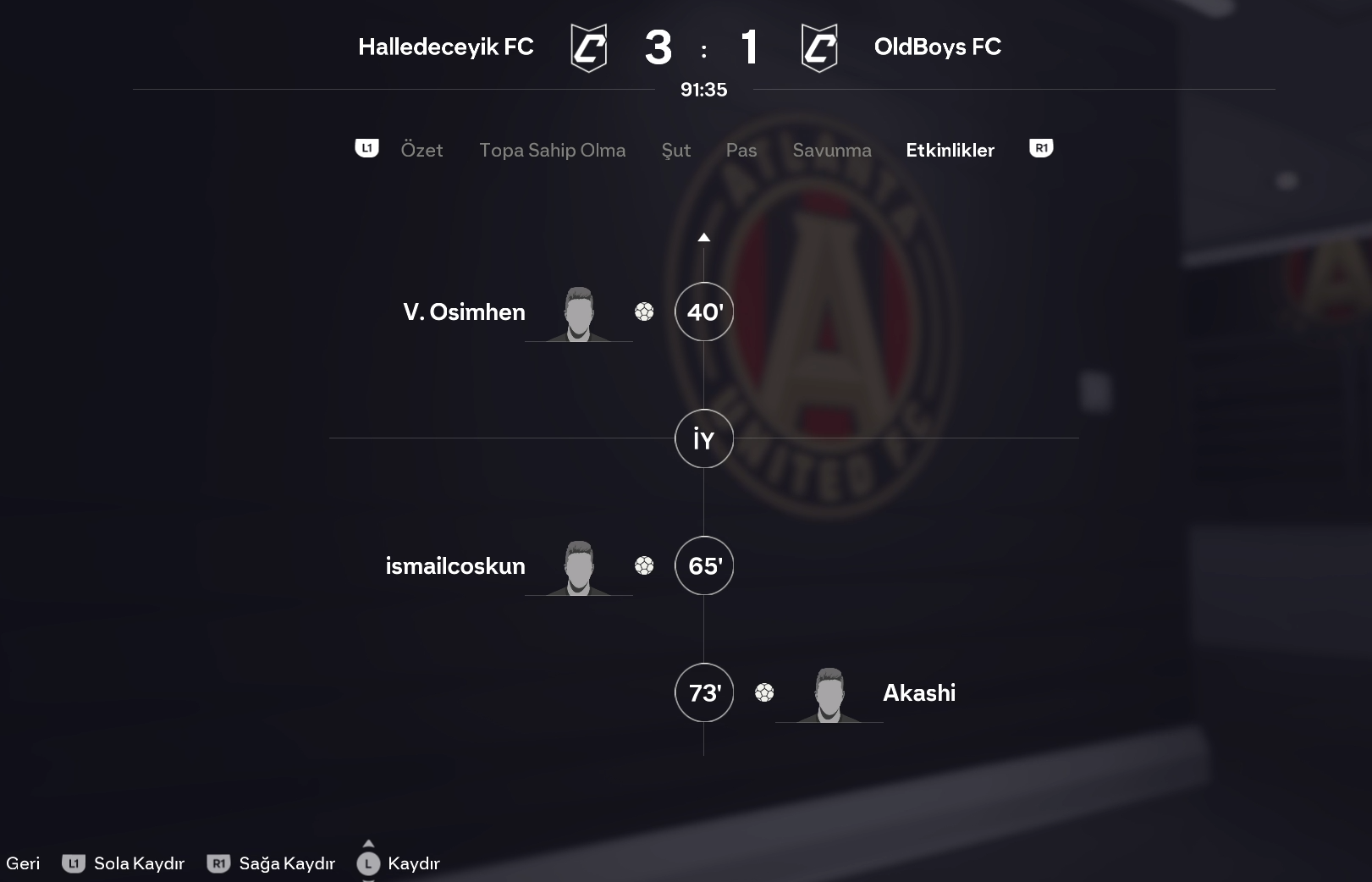Select V. Osimhen's 40' goal event

703,311
